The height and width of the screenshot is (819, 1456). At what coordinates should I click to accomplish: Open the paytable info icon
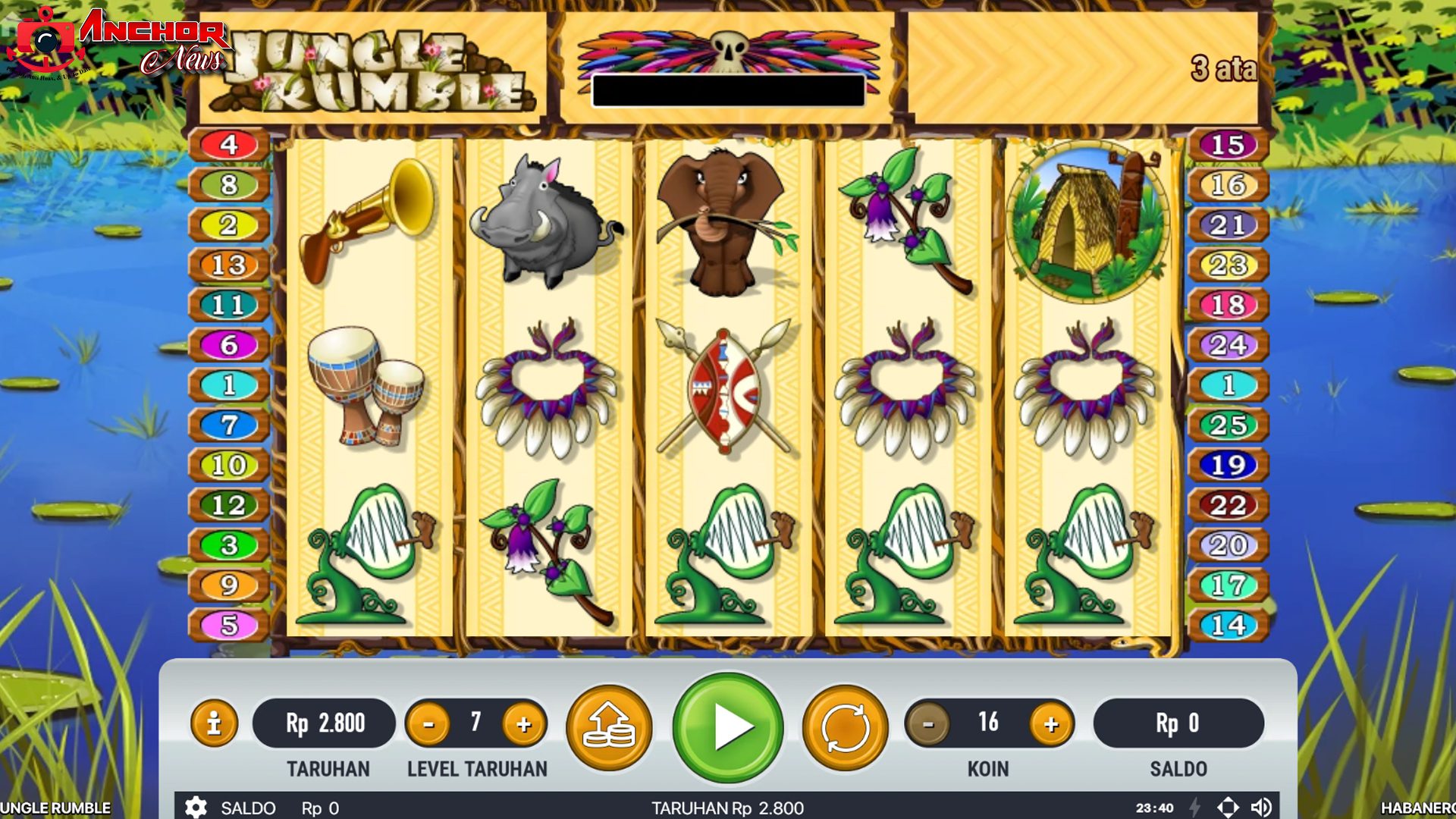pyautogui.click(x=213, y=724)
